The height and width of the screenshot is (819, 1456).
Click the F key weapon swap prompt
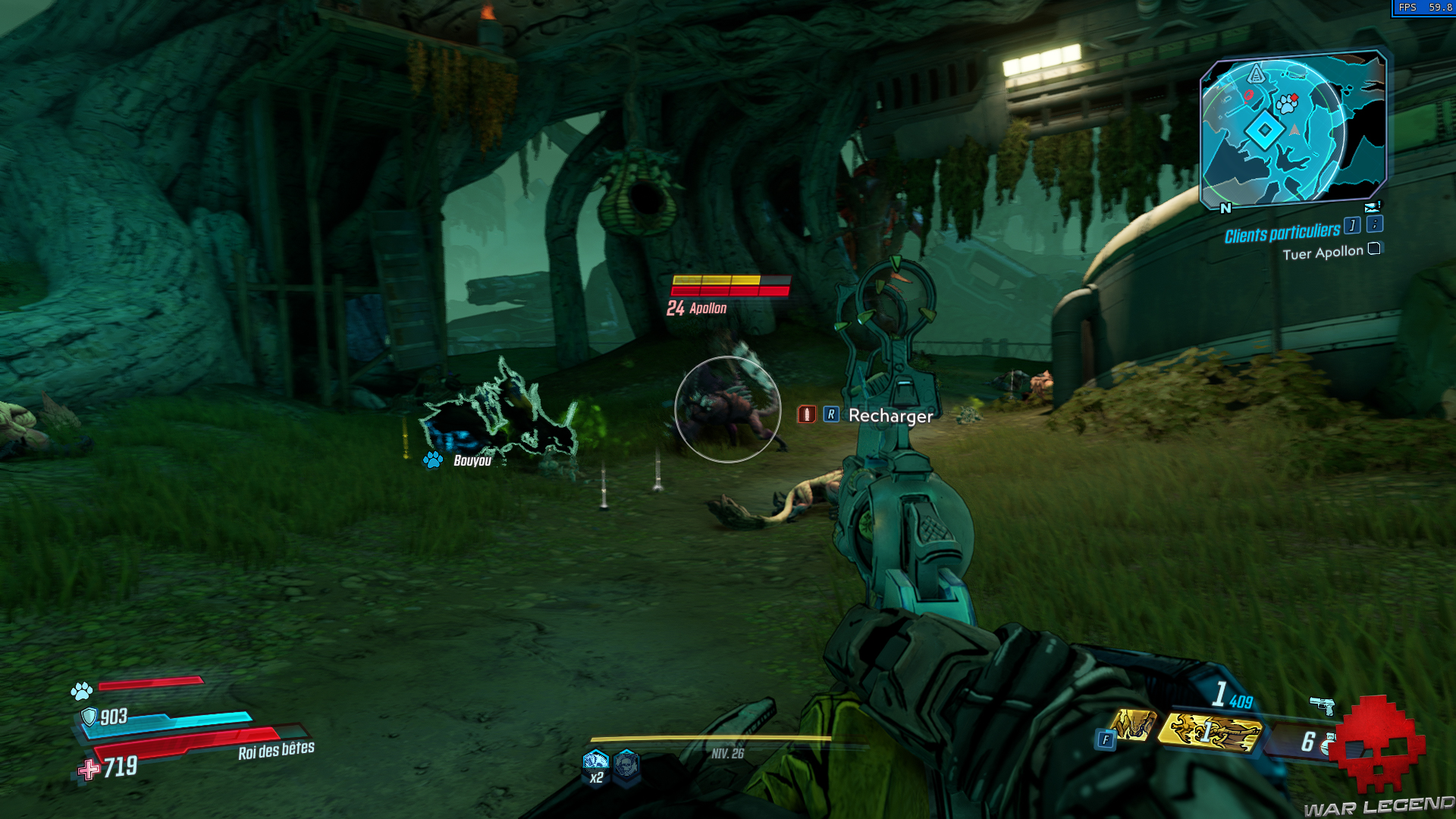[x=1106, y=737]
